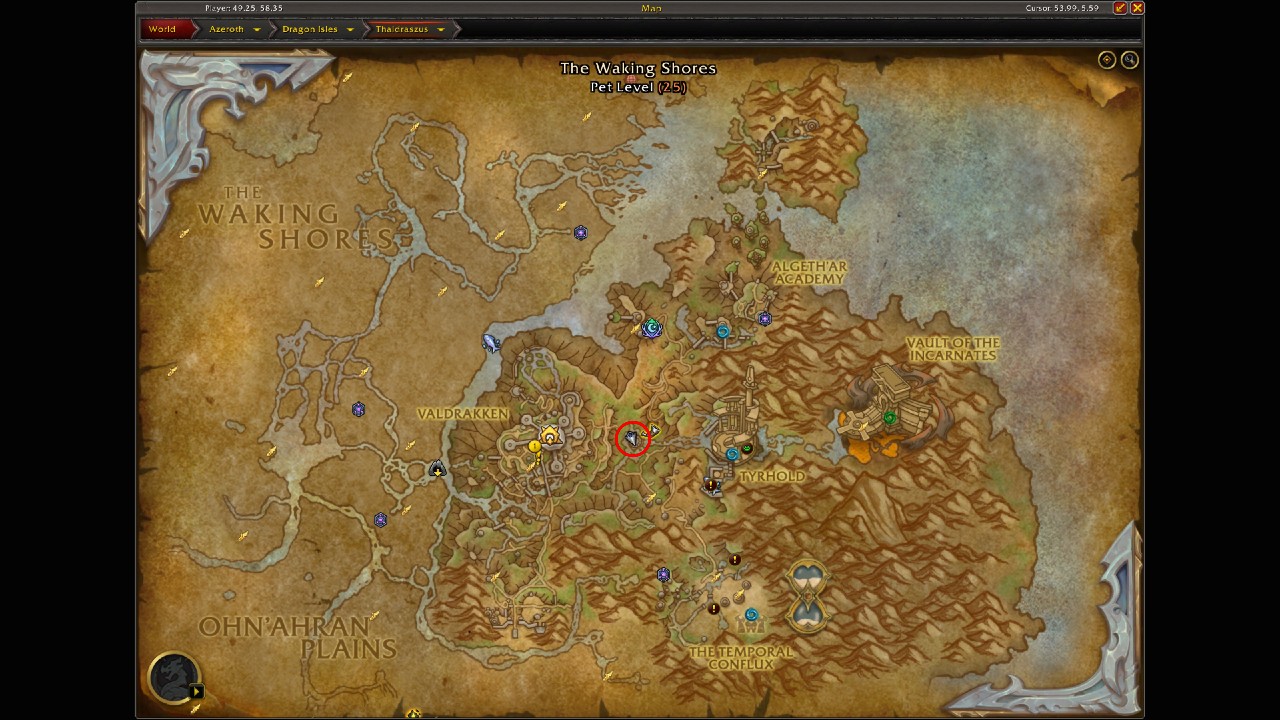Click the purple marker icon near Algeth'ar Academy
The height and width of the screenshot is (720, 1280).
(764, 318)
